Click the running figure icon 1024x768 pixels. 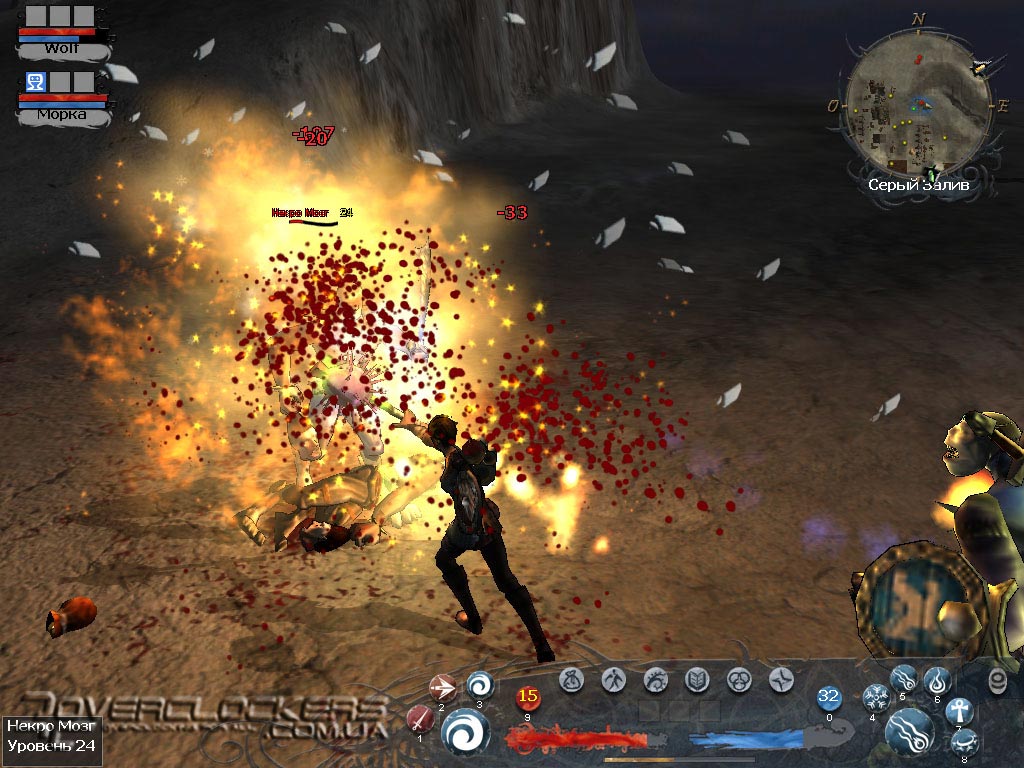pyautogui.click(x=614, y=681)
